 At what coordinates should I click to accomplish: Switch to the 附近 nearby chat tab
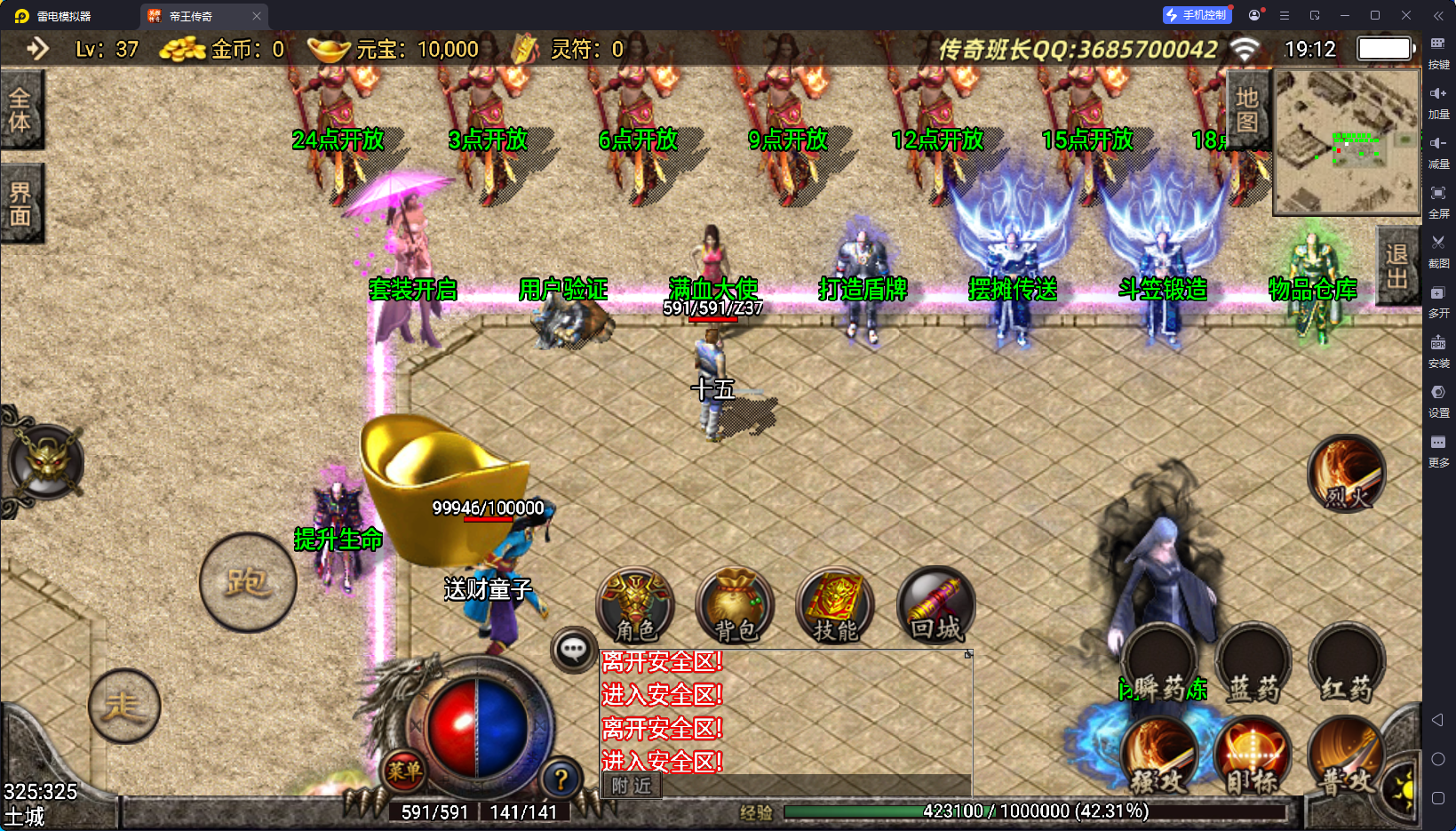click(632, 786)
